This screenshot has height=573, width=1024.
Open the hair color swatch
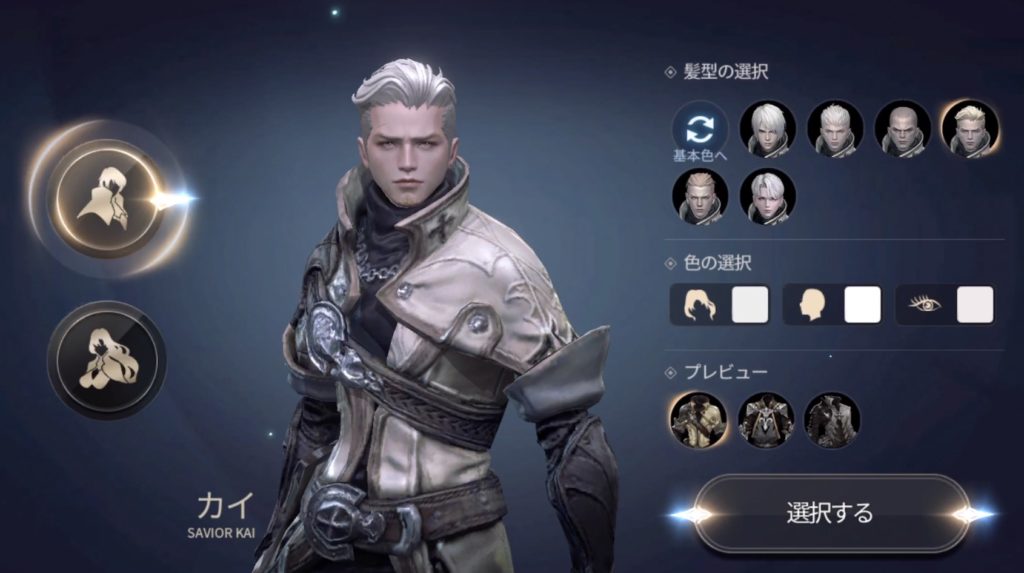pos(750,304)
